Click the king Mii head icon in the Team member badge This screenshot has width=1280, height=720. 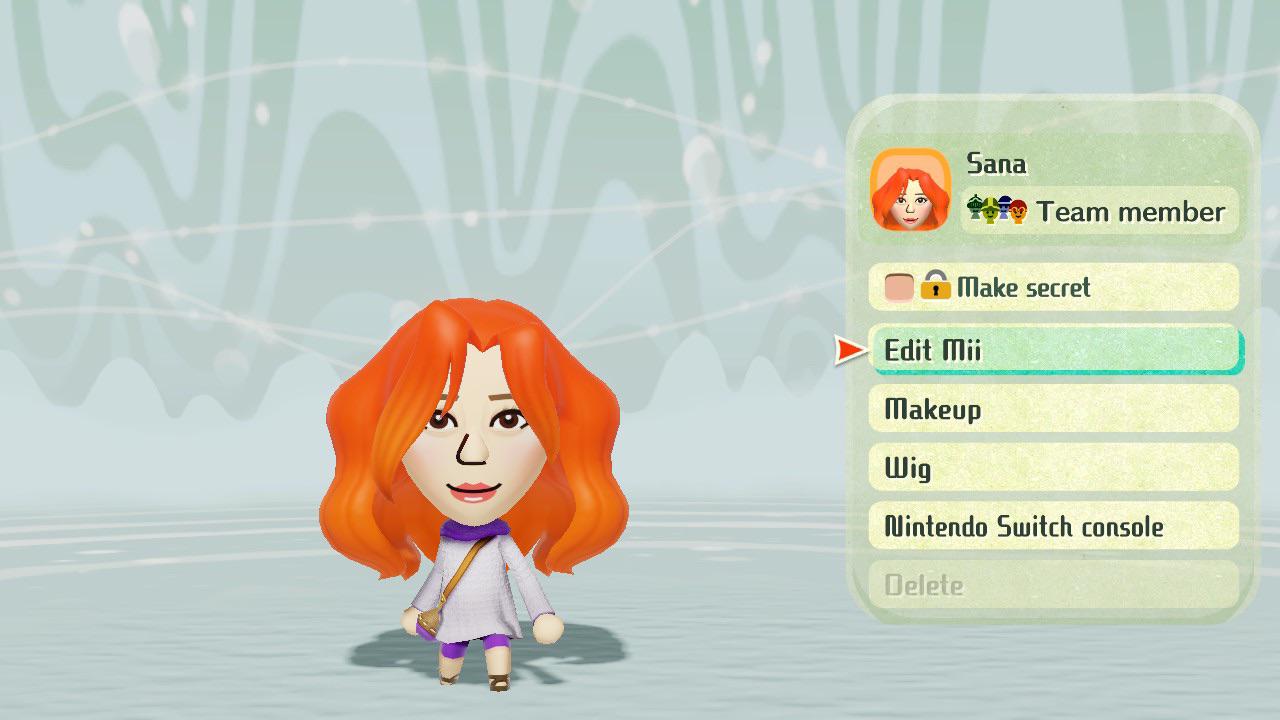click(x=975, y=208)
